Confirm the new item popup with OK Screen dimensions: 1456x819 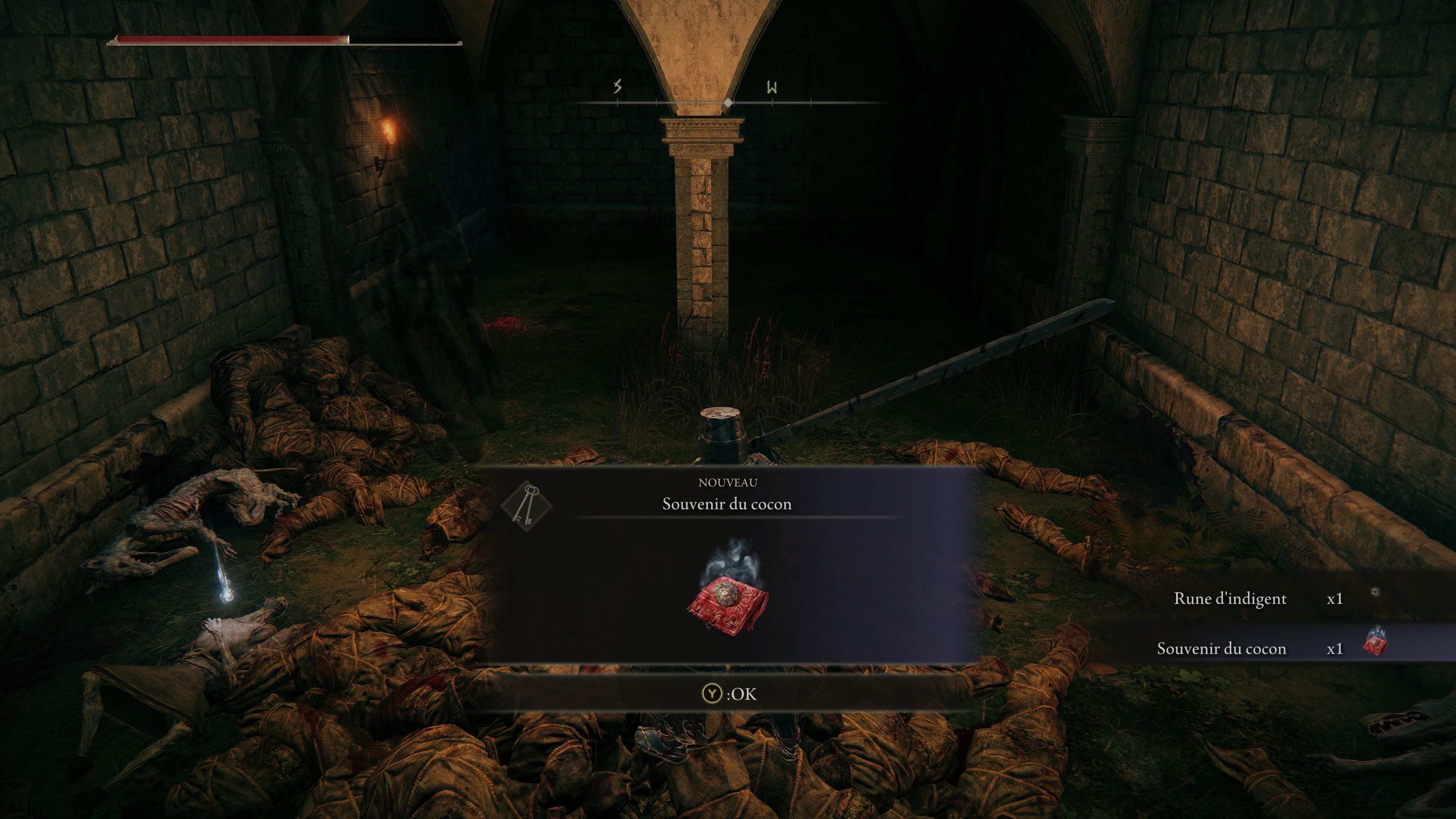click(x=728, y=693)
